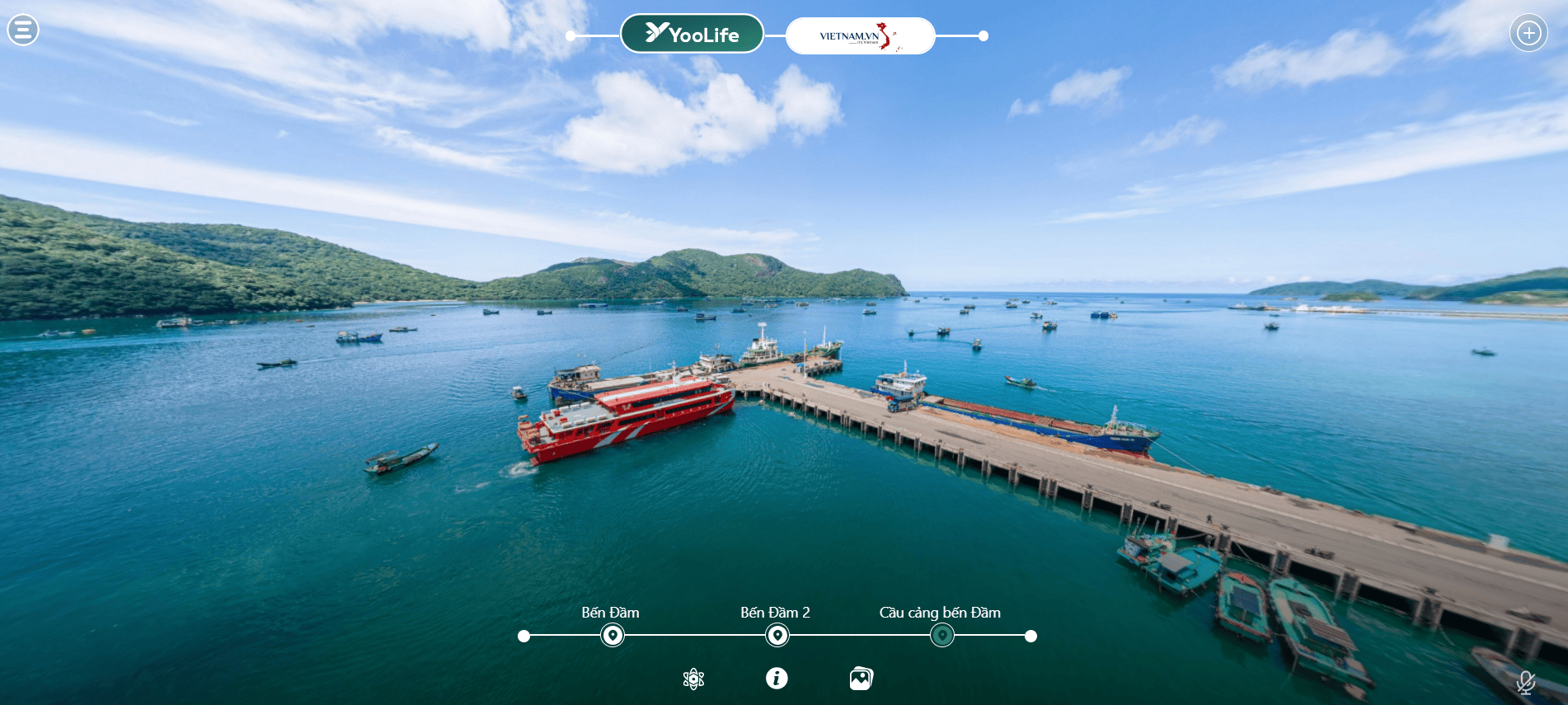Open the photo gallery icon
Viewport: 1568px width, 705px height.
[x=861, y=679]
